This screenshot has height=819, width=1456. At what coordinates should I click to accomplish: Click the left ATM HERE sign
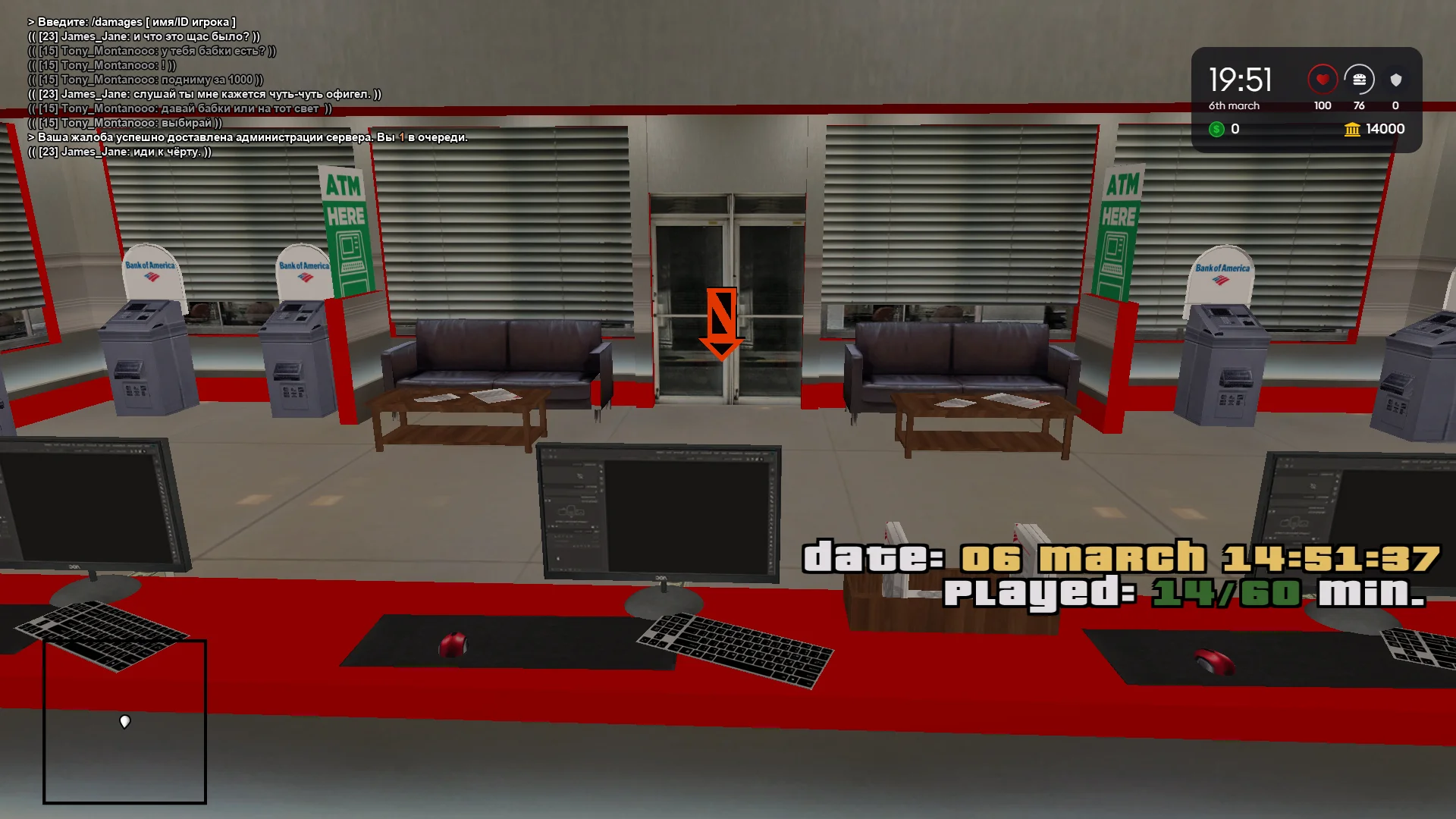click(x=345, y=227)
